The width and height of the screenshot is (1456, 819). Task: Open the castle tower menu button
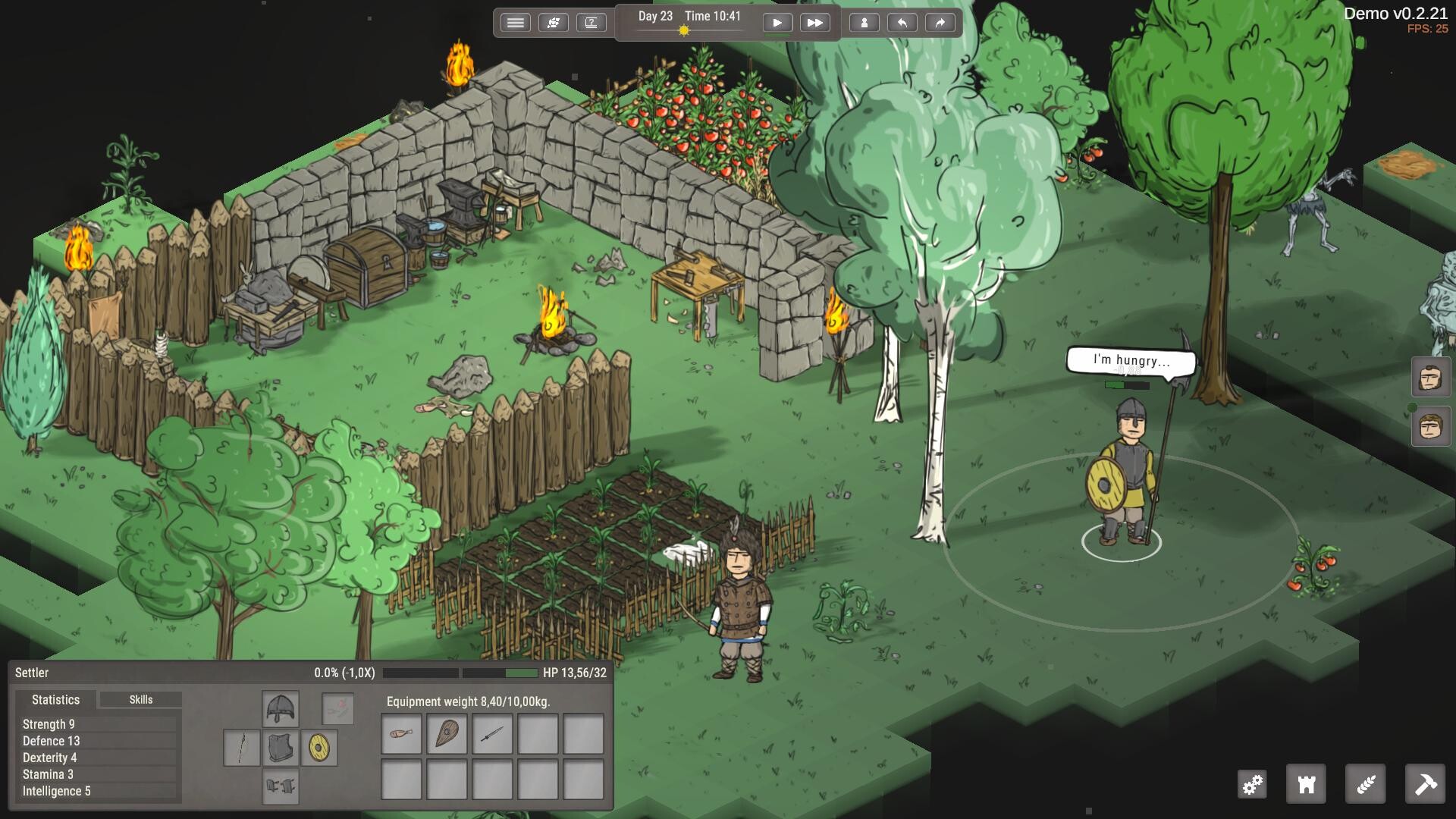[x=1306, y=784]
